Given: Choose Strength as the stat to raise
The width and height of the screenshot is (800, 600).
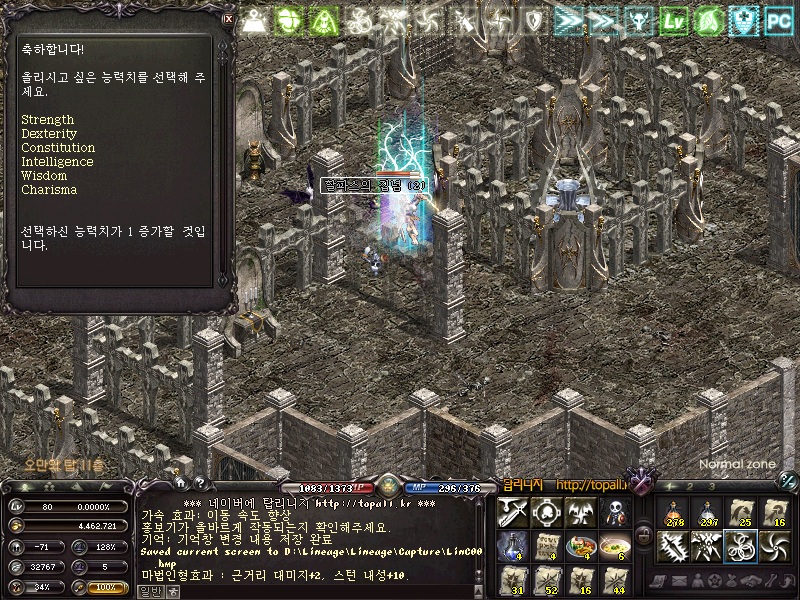Looking at the screenshot, I should (47, 120).
